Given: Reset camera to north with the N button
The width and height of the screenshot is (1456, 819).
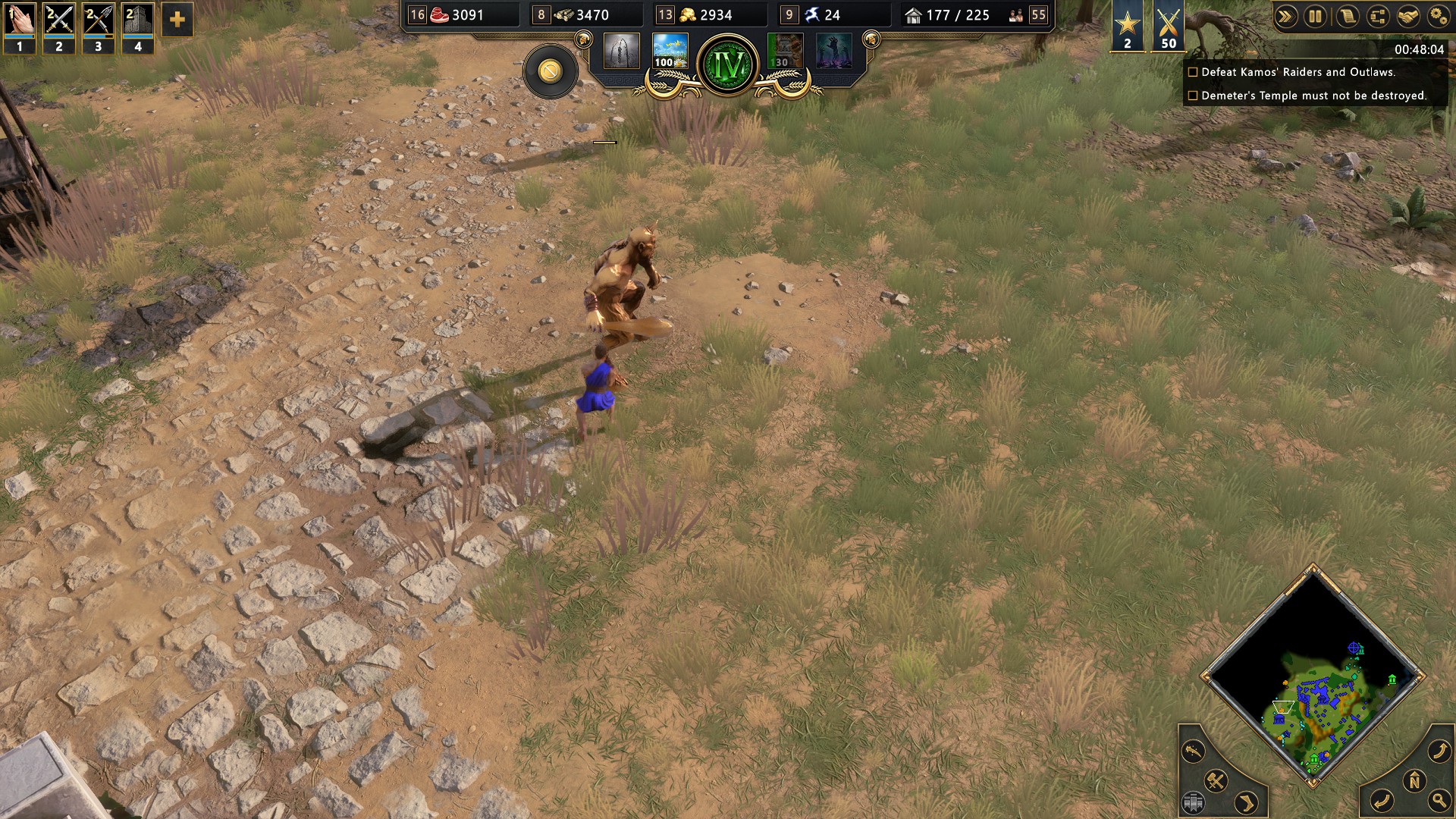Looking at the screenshot, I should click(x=1414, y=781).
